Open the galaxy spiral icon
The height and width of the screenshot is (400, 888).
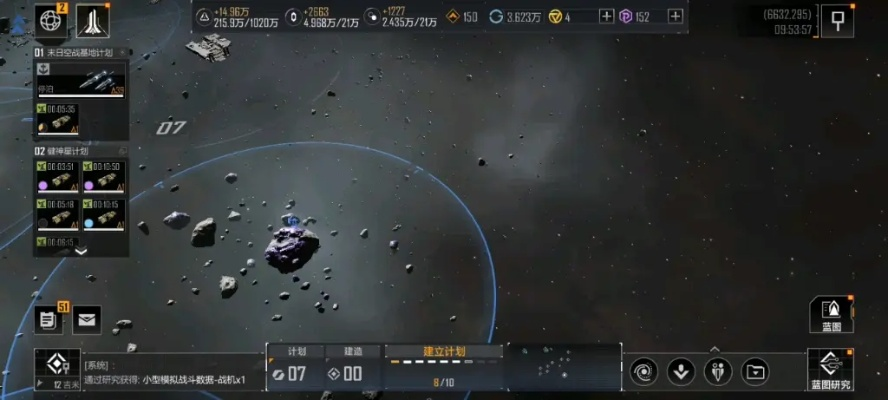pos(643,372)
